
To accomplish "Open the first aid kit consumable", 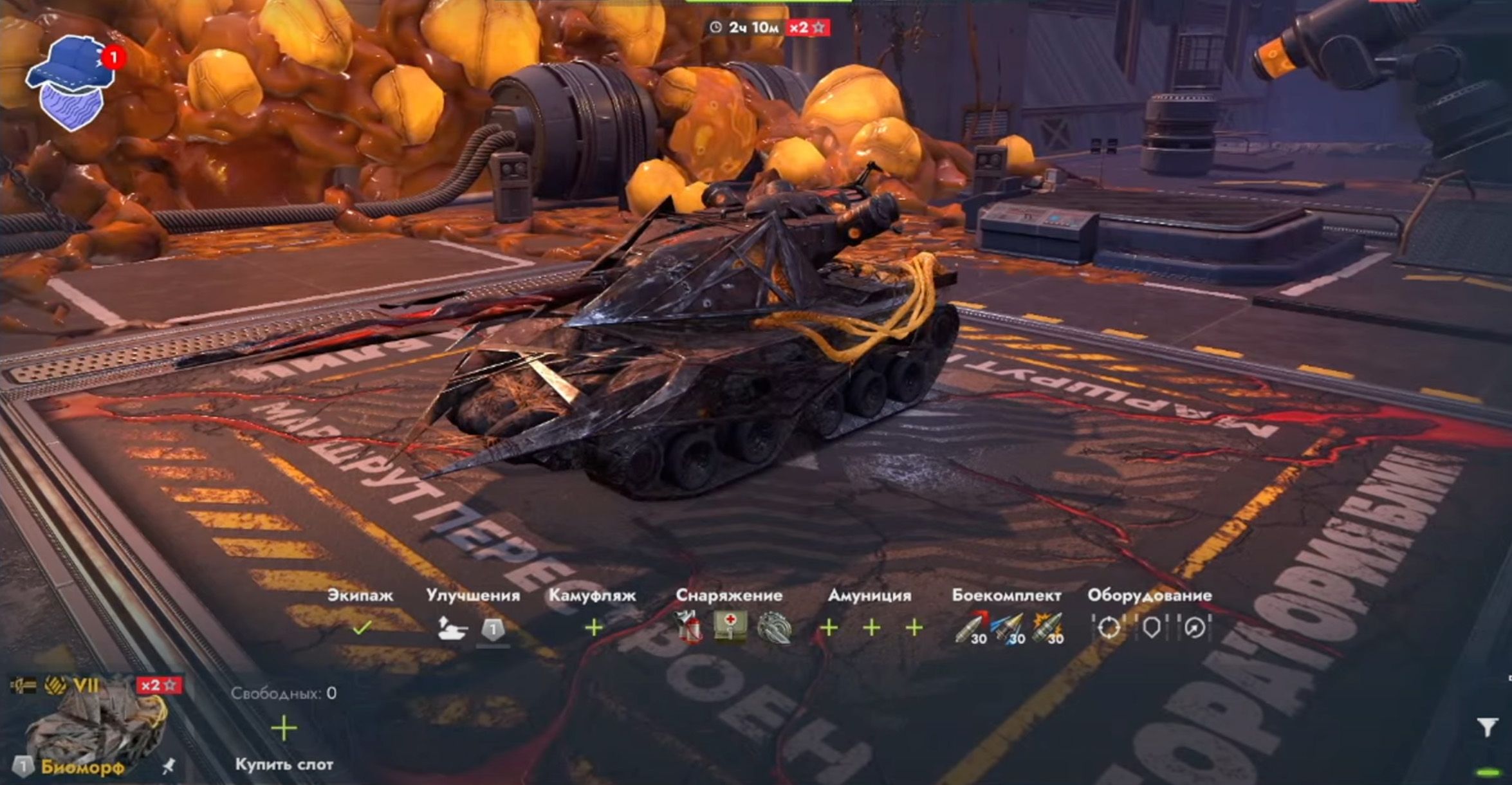I will coord(730,627).
